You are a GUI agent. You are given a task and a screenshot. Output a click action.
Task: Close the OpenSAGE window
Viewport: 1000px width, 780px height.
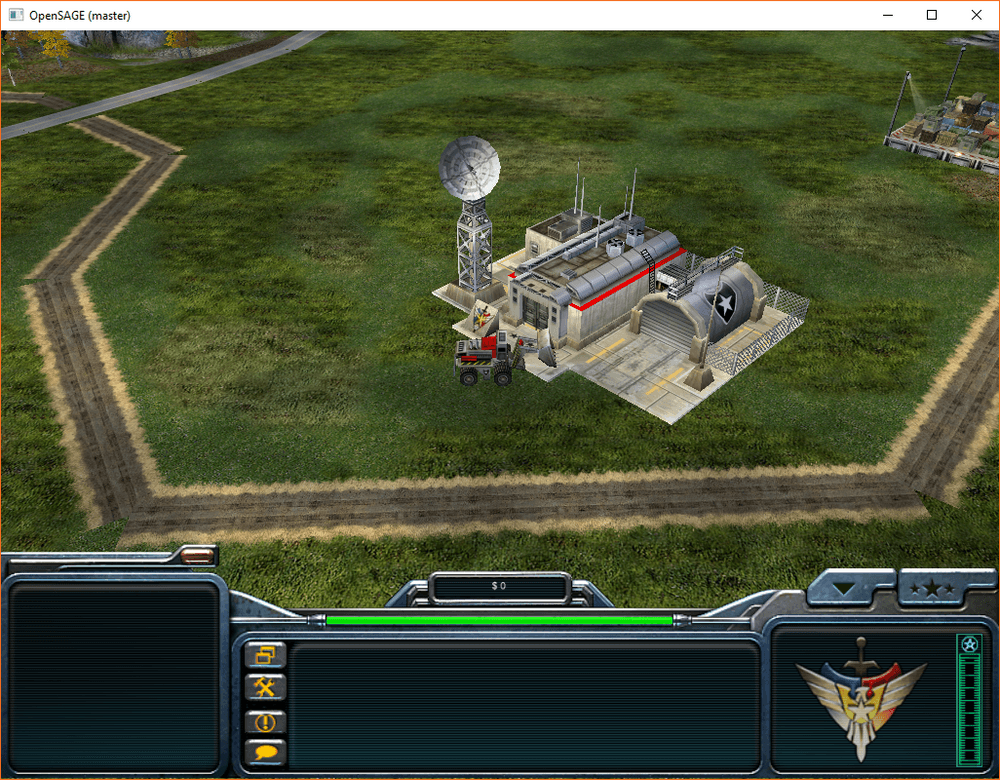click(x=976, y=15)
